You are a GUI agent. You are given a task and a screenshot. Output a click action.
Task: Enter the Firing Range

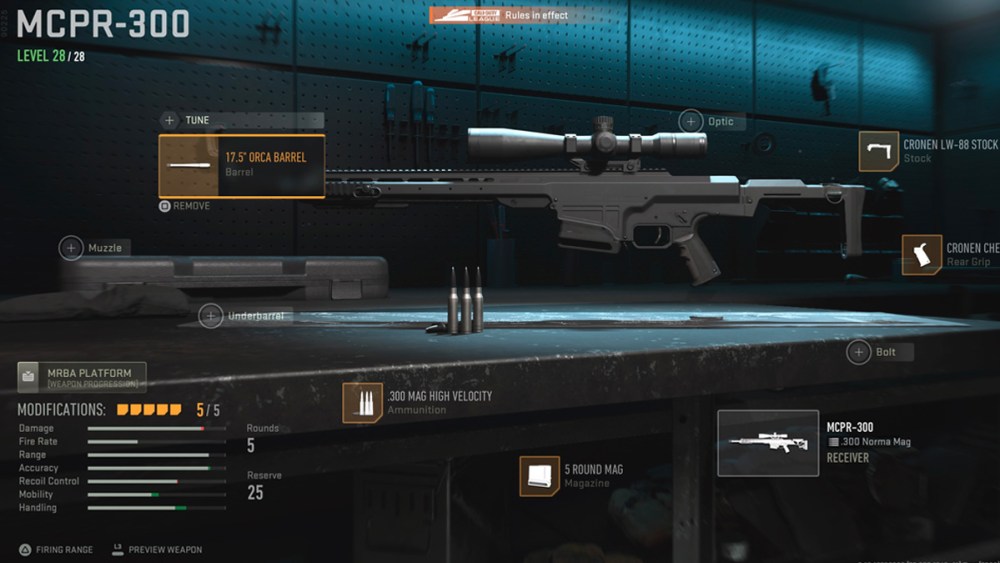[59, 549]
